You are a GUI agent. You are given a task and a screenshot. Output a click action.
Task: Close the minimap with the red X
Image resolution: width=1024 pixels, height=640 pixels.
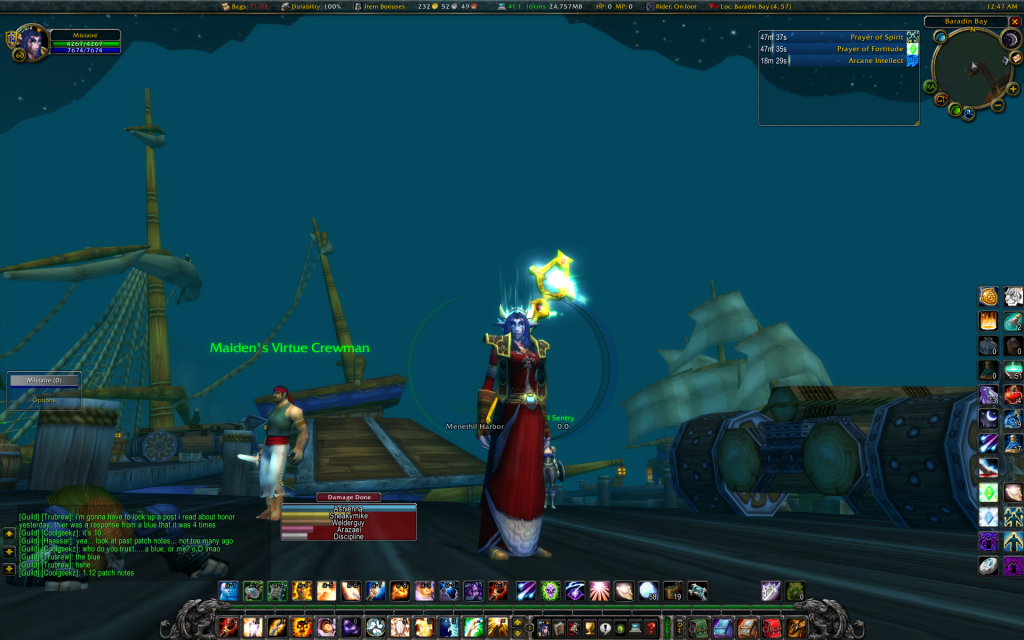point(1013,22)
